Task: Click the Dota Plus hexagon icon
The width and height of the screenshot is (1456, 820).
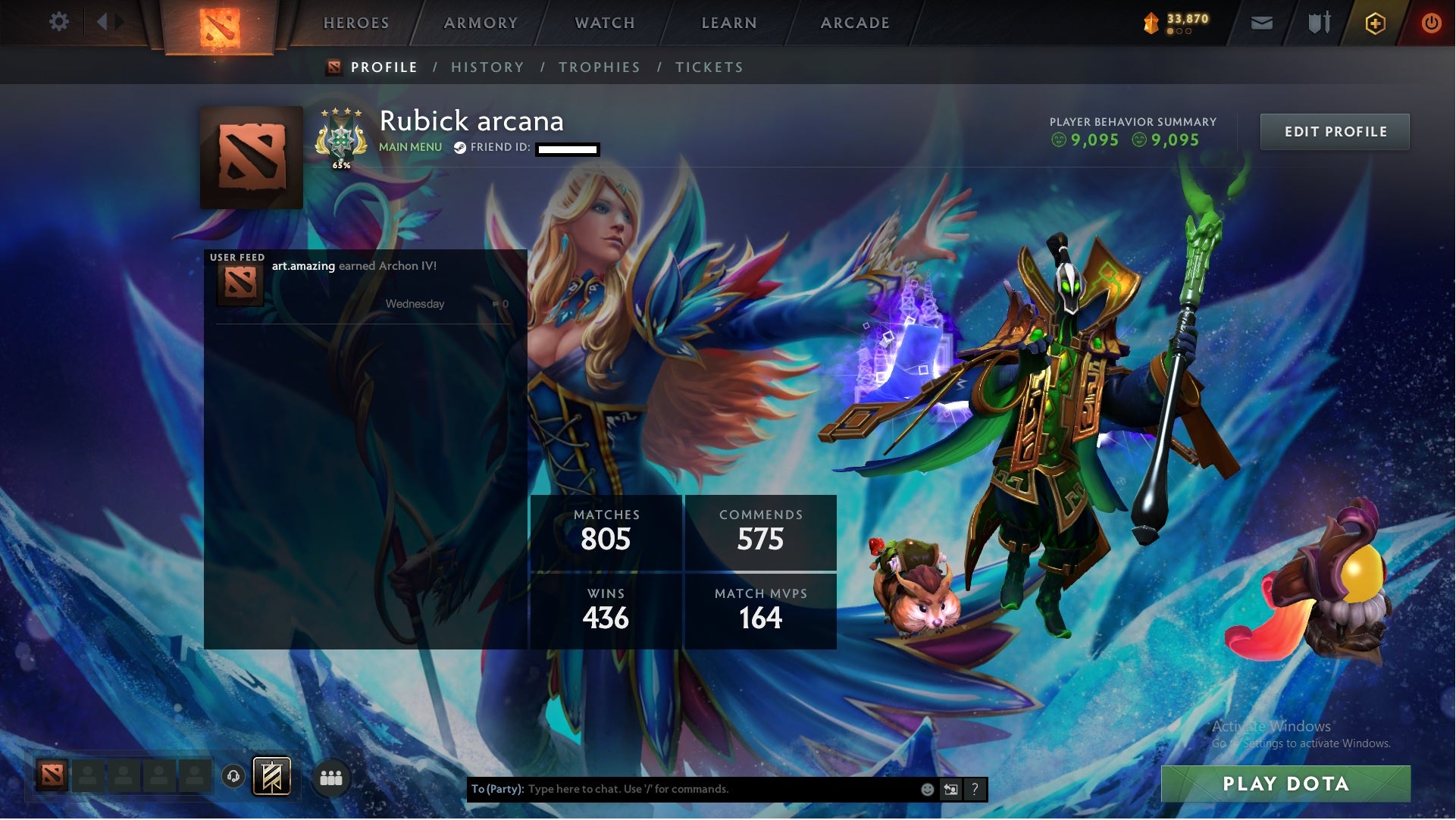Action: 1376,23
